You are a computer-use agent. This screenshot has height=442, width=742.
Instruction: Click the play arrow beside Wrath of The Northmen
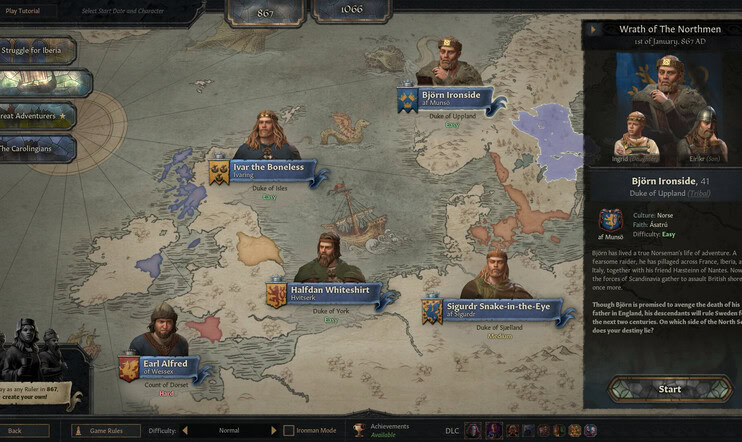pos(594,29)
